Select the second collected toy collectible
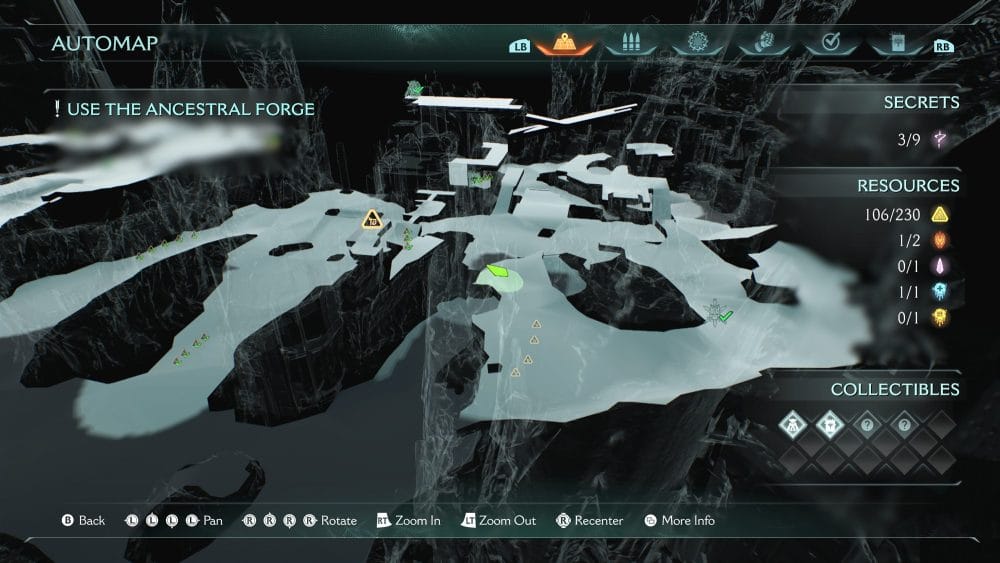This screenshot has height=563, width=1000. coord(831,426)
